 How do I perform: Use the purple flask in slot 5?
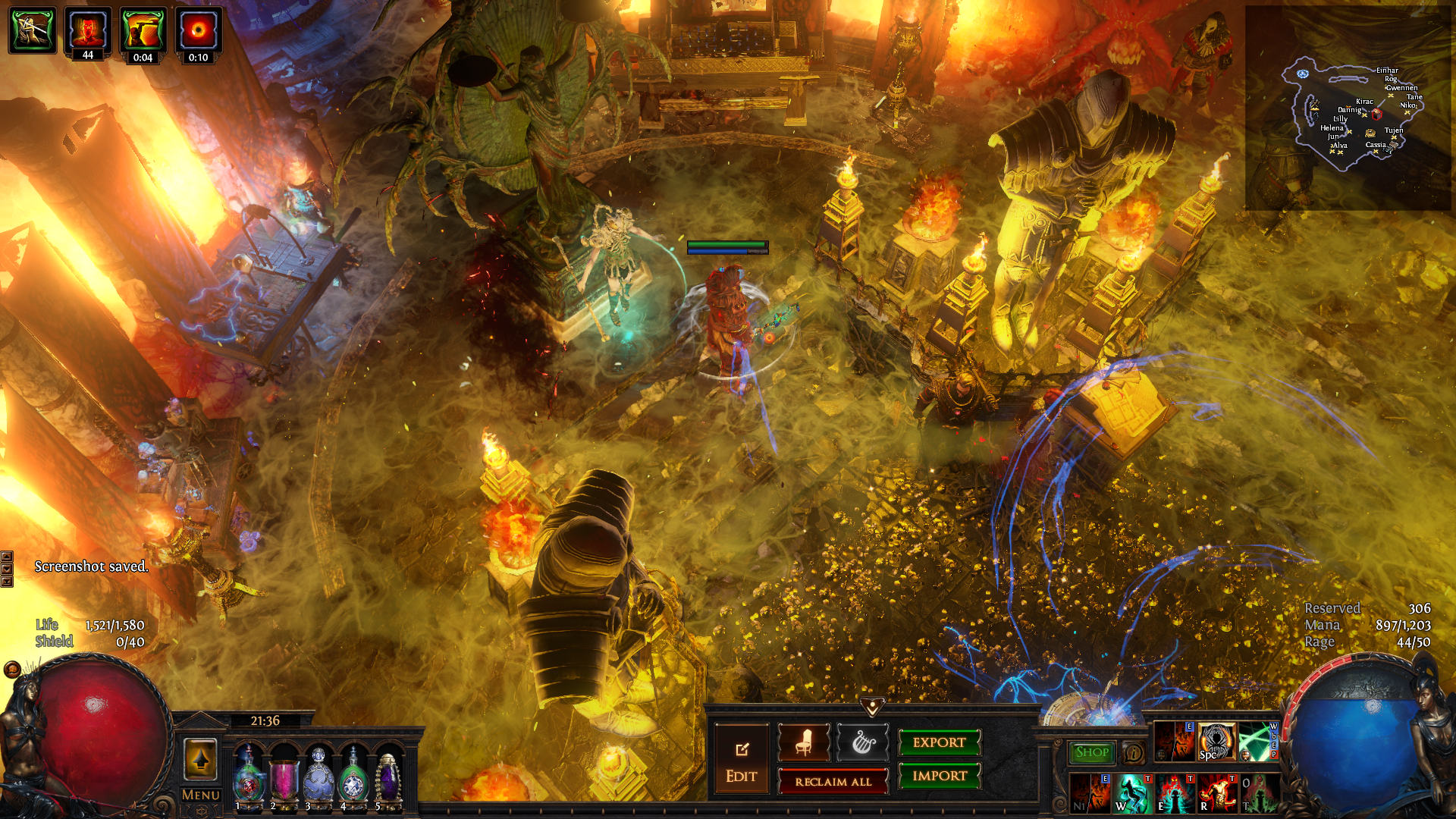click(x=388, y=773)
